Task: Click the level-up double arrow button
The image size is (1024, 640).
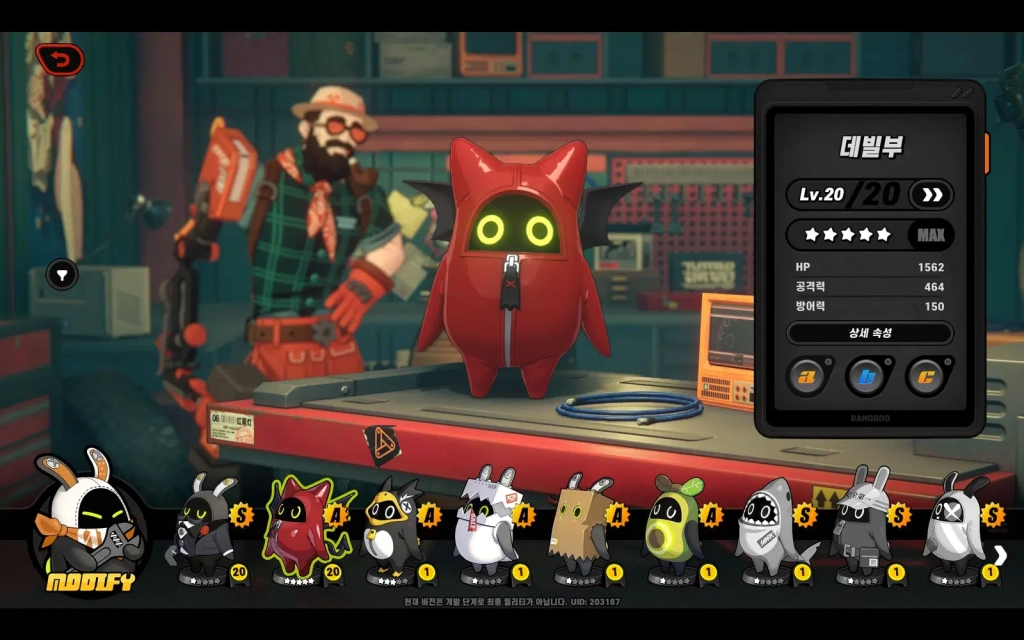Action: click(x=931, y=194)
